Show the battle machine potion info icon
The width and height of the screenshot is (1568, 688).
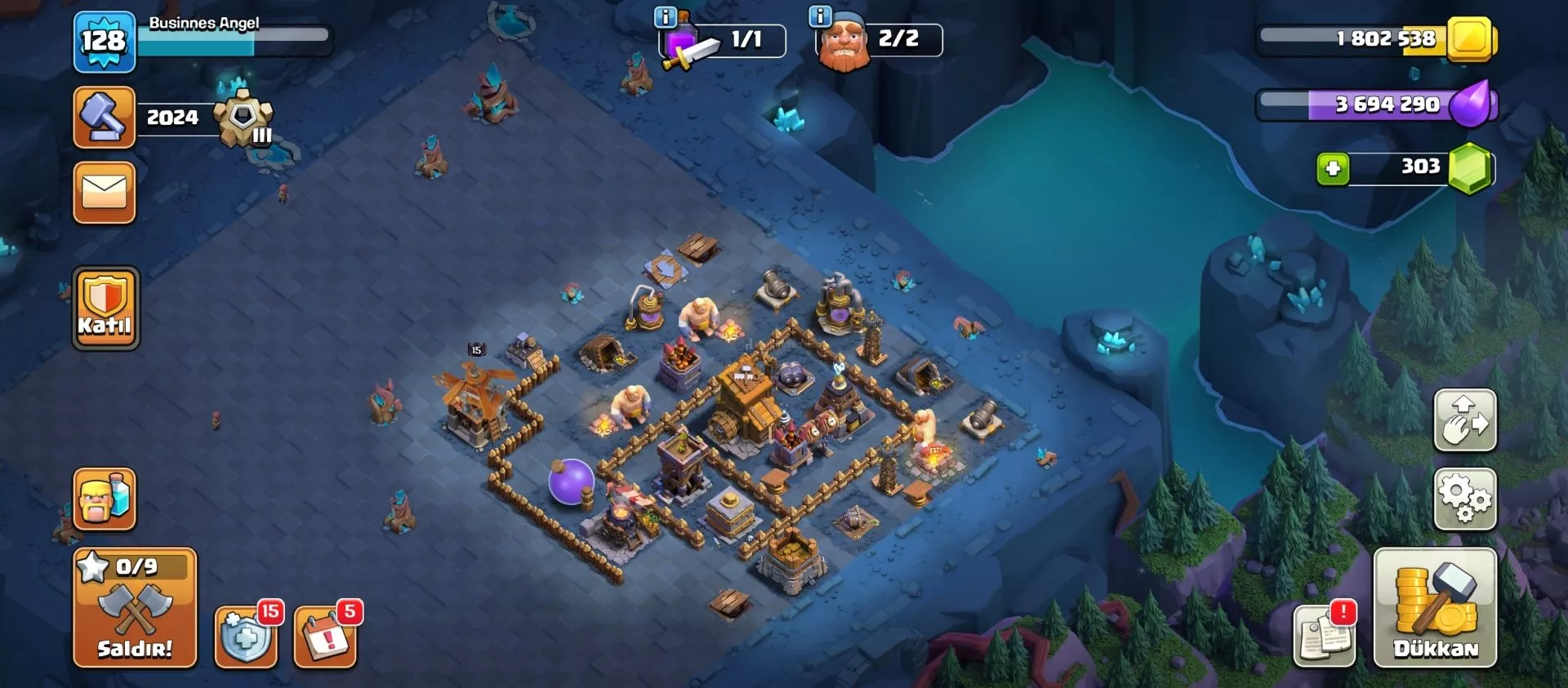(666, 16)
